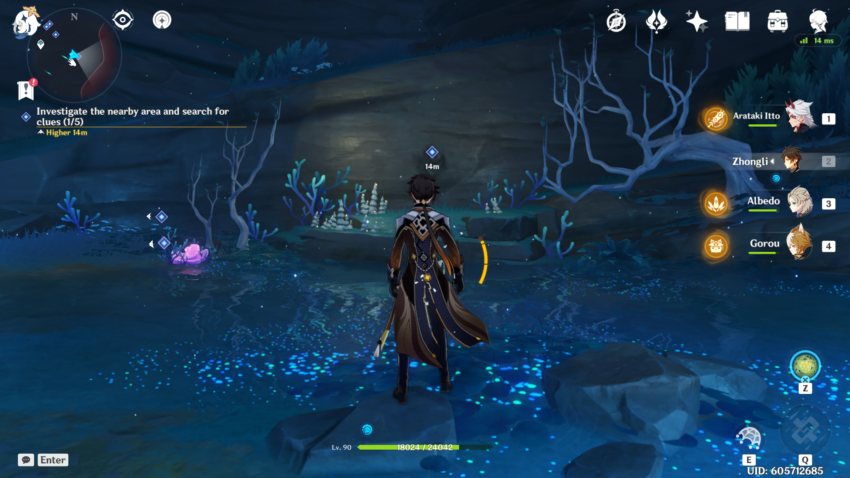This screenshot has width=850, height=478.
Task: Open the inventory bag icon
Action: [x=777, y=21]
